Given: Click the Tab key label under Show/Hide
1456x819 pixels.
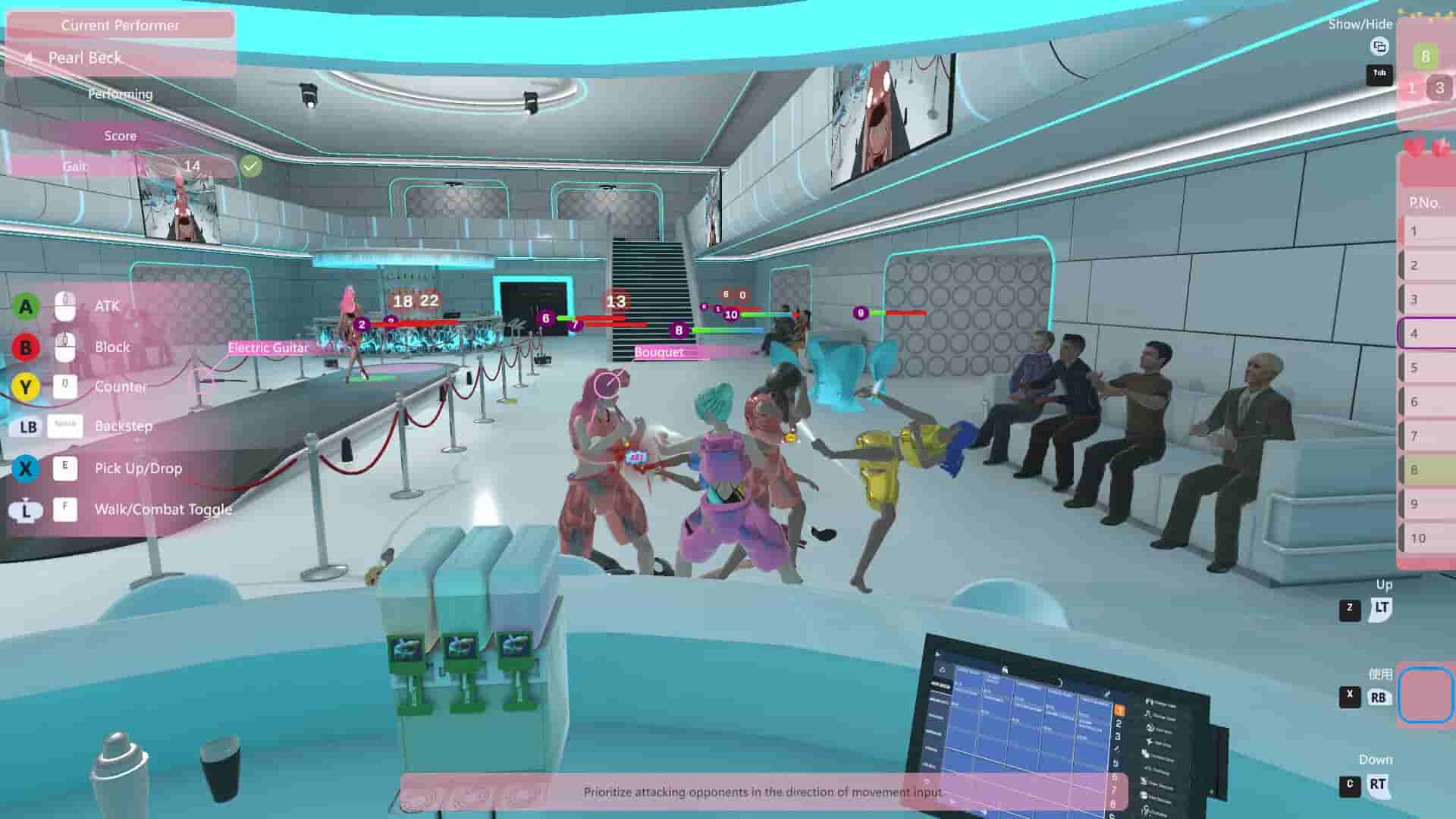Looking at the screenshot, I should [x=1379, y=75].
